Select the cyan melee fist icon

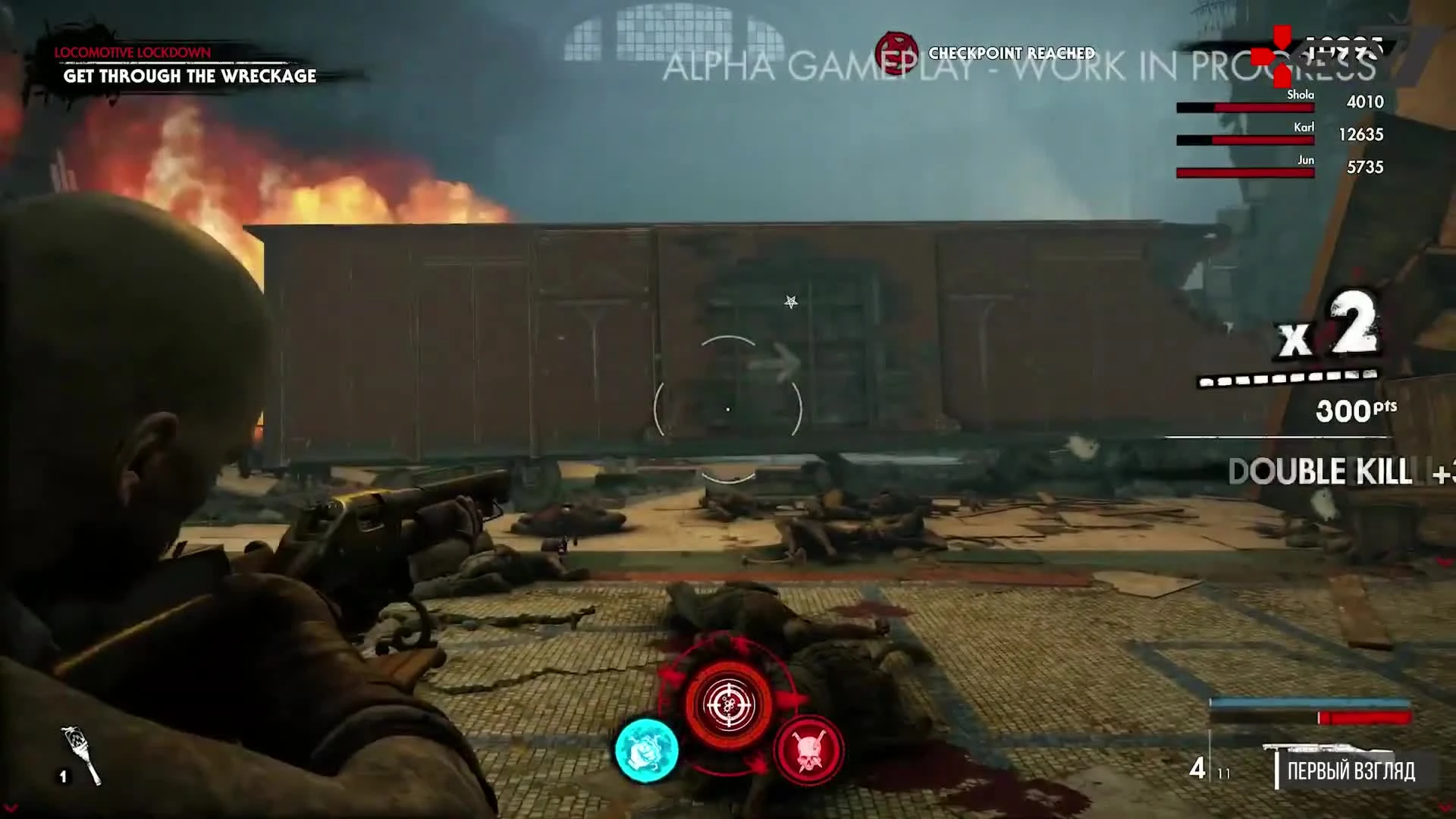pyautogui.click(x=647, y=749)
